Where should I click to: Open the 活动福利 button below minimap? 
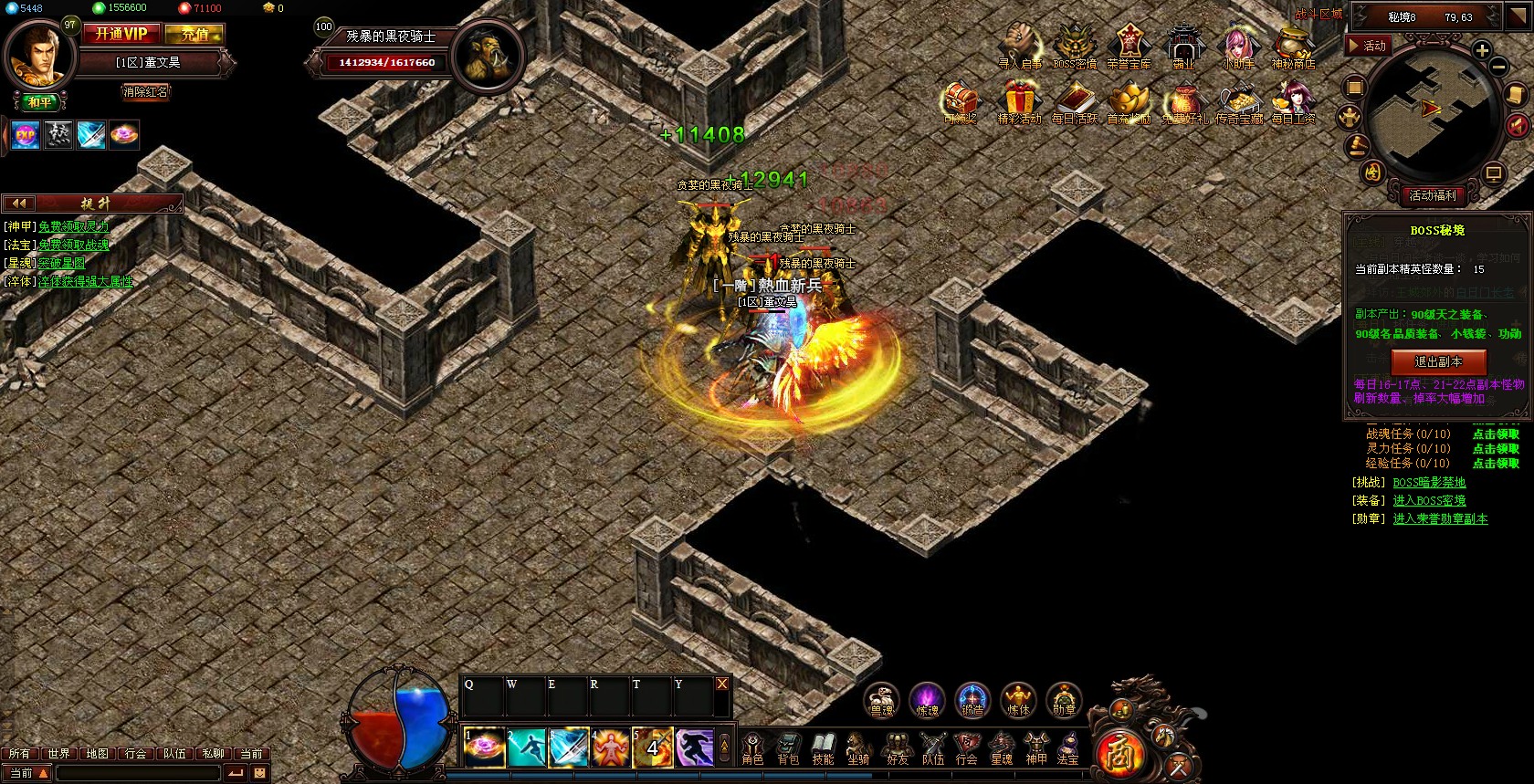pyautogui.click(x=1433, y=195)
